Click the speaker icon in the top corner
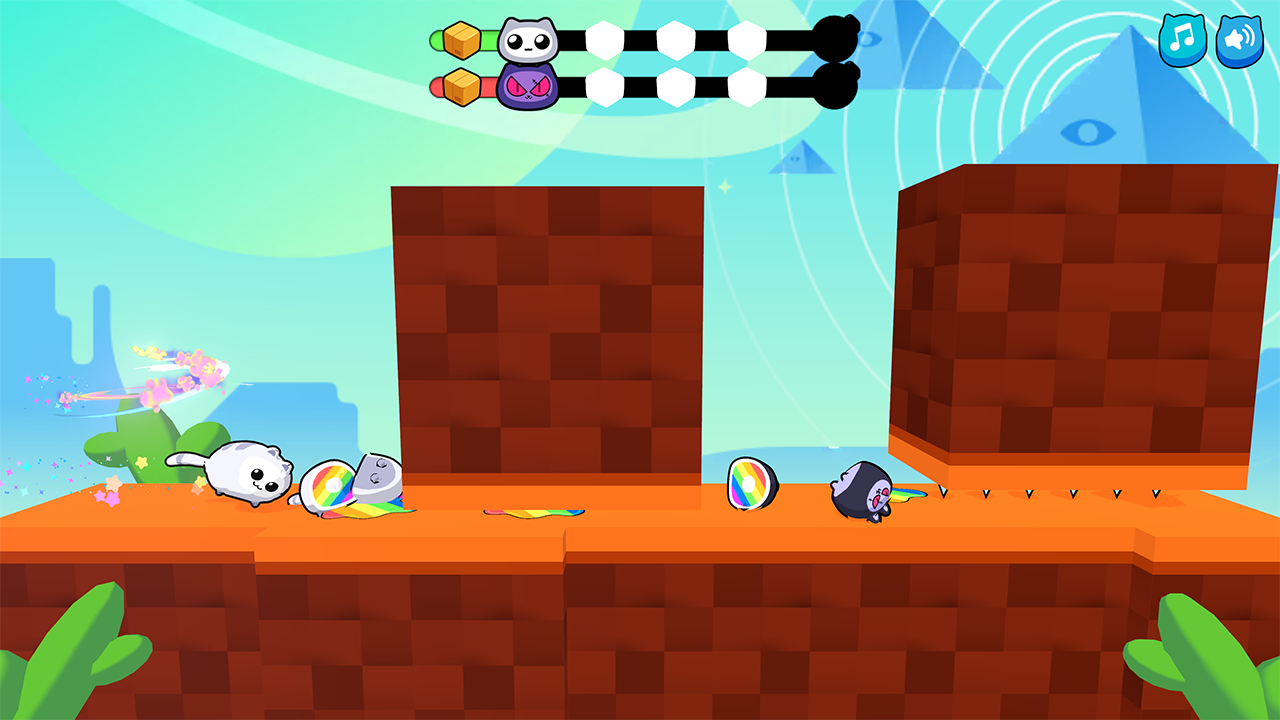Image resolution: width=1280 pixels, height=720 pixels. point(1240,40)
